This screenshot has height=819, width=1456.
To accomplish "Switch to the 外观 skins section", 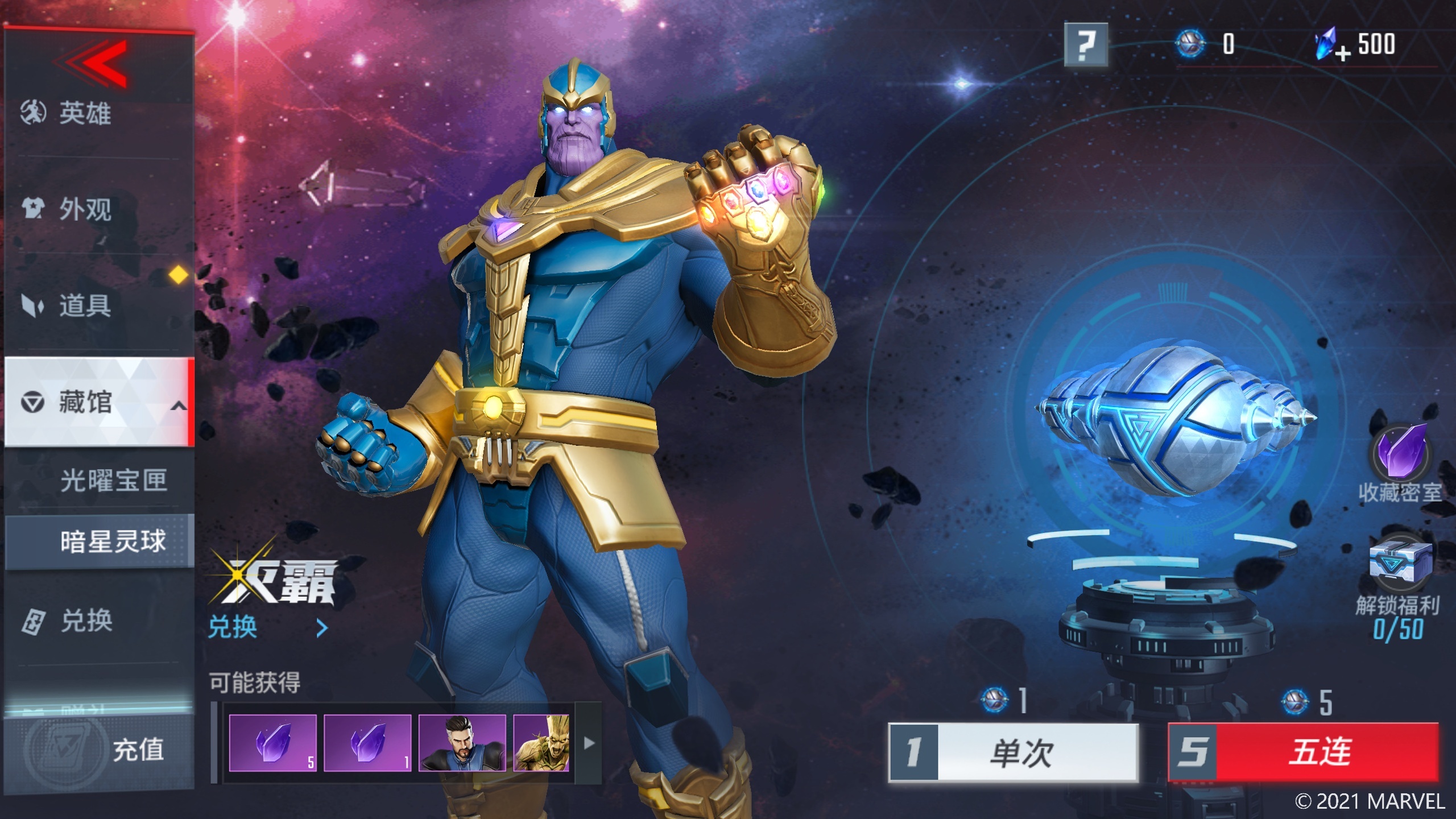I will tap(85, 209).
